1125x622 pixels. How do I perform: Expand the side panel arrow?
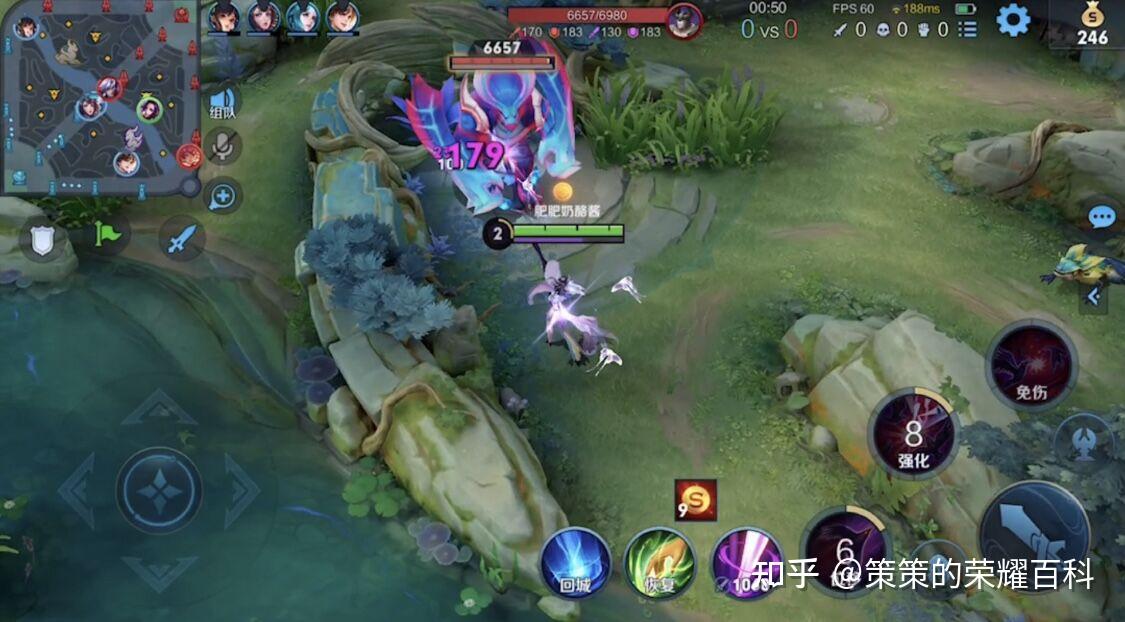1092,296
